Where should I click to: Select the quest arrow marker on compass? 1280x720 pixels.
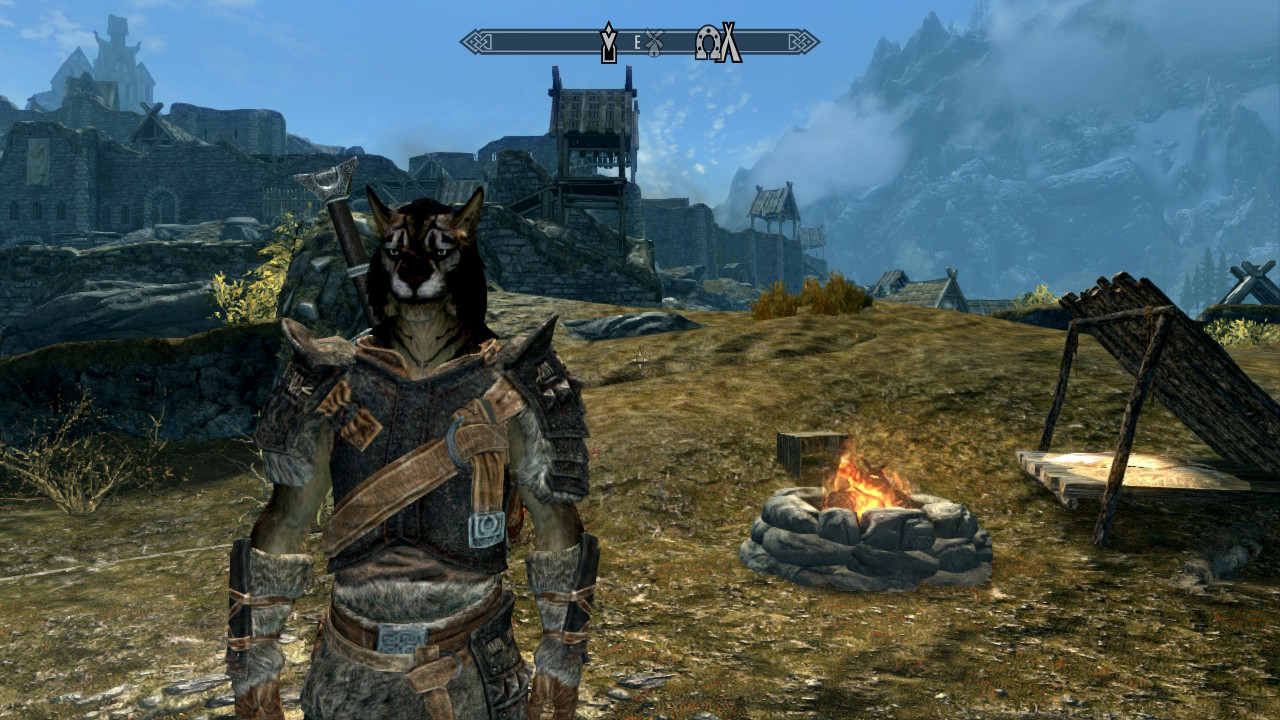tap(607, 42)
